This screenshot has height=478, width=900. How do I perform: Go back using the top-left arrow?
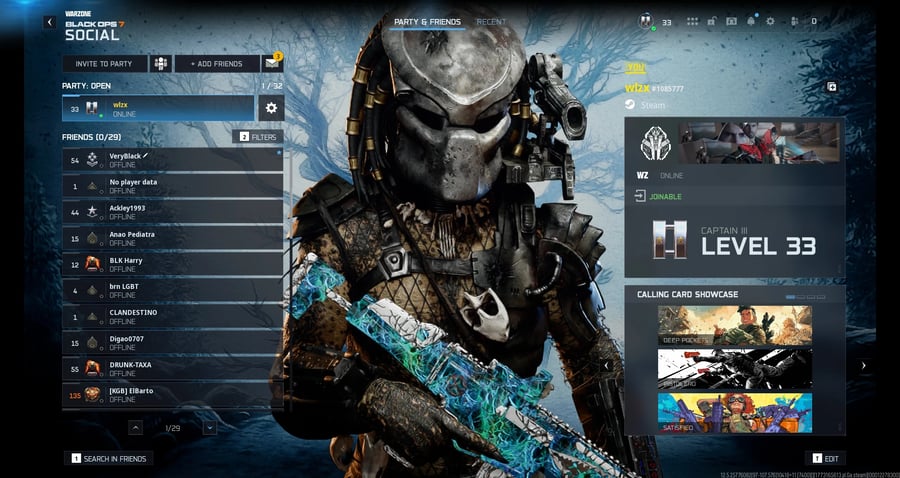50,21
